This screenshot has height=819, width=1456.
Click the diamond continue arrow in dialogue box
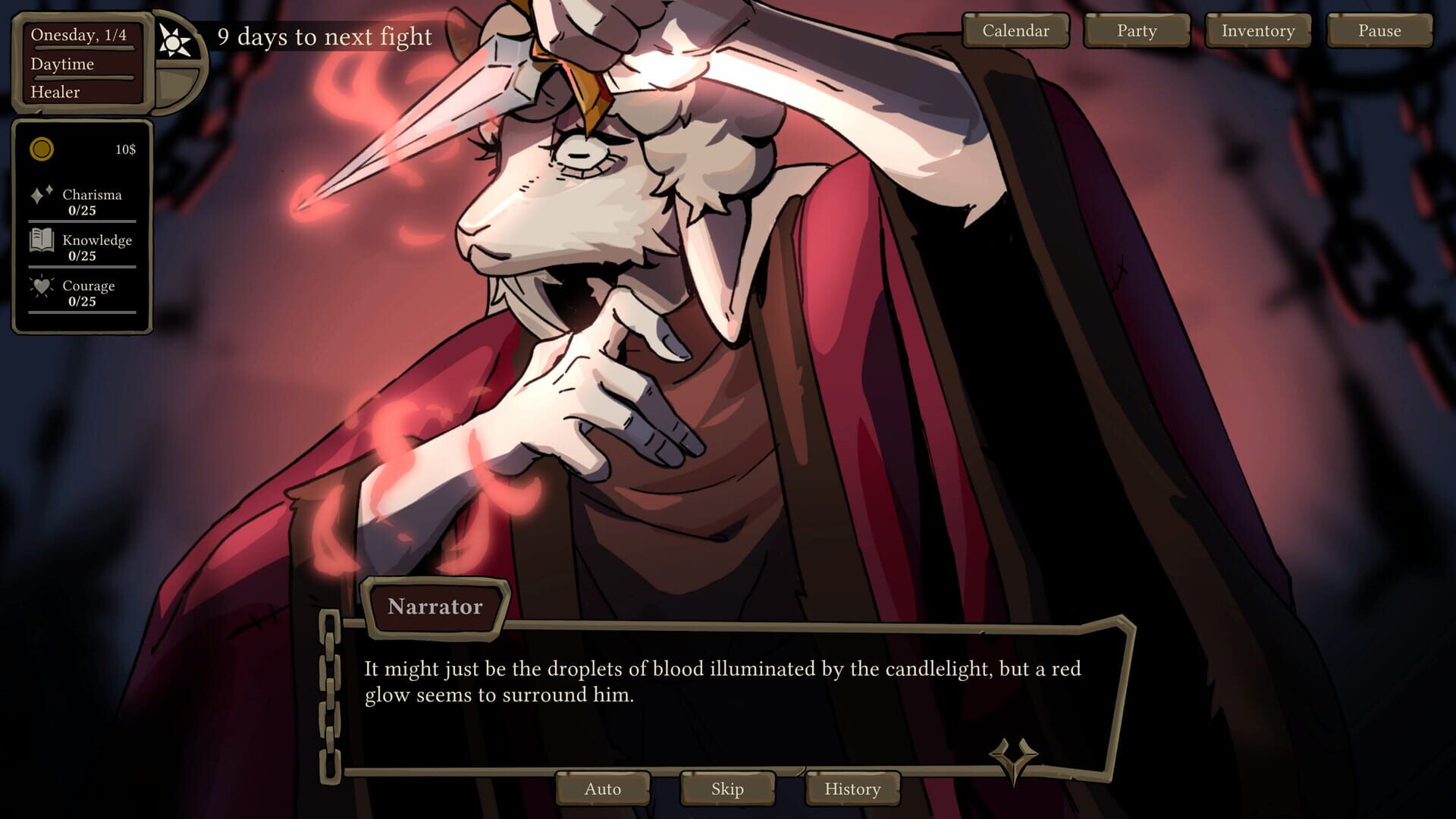coord(1014,756)
